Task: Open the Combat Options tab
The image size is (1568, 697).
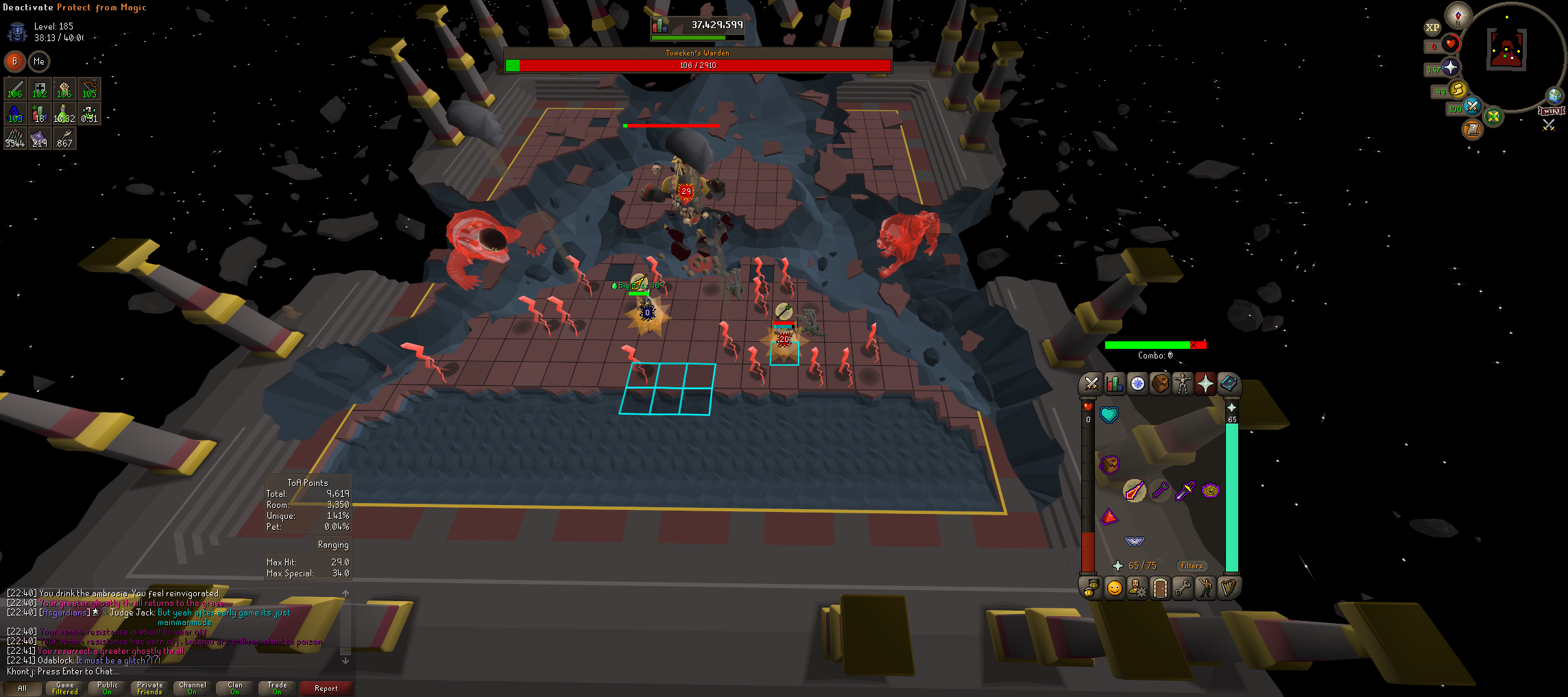Action: pos(1091,384)
